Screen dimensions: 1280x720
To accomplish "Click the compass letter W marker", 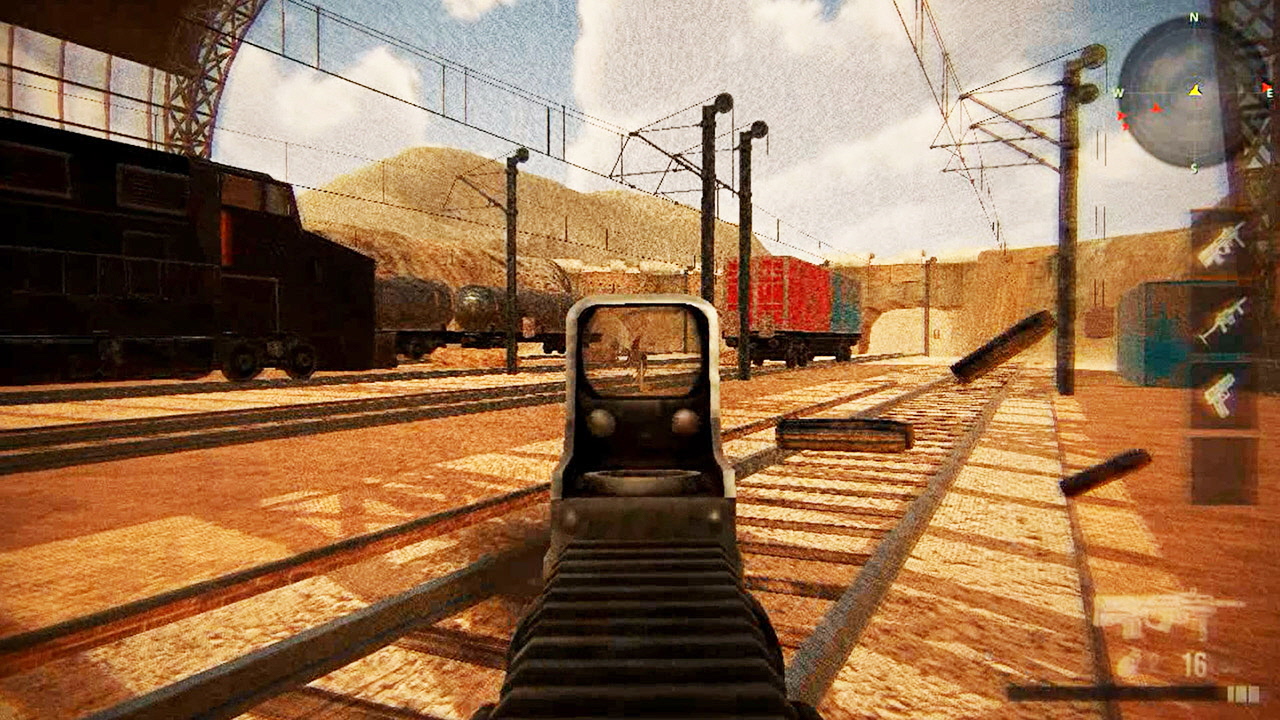I will 1118,93.
